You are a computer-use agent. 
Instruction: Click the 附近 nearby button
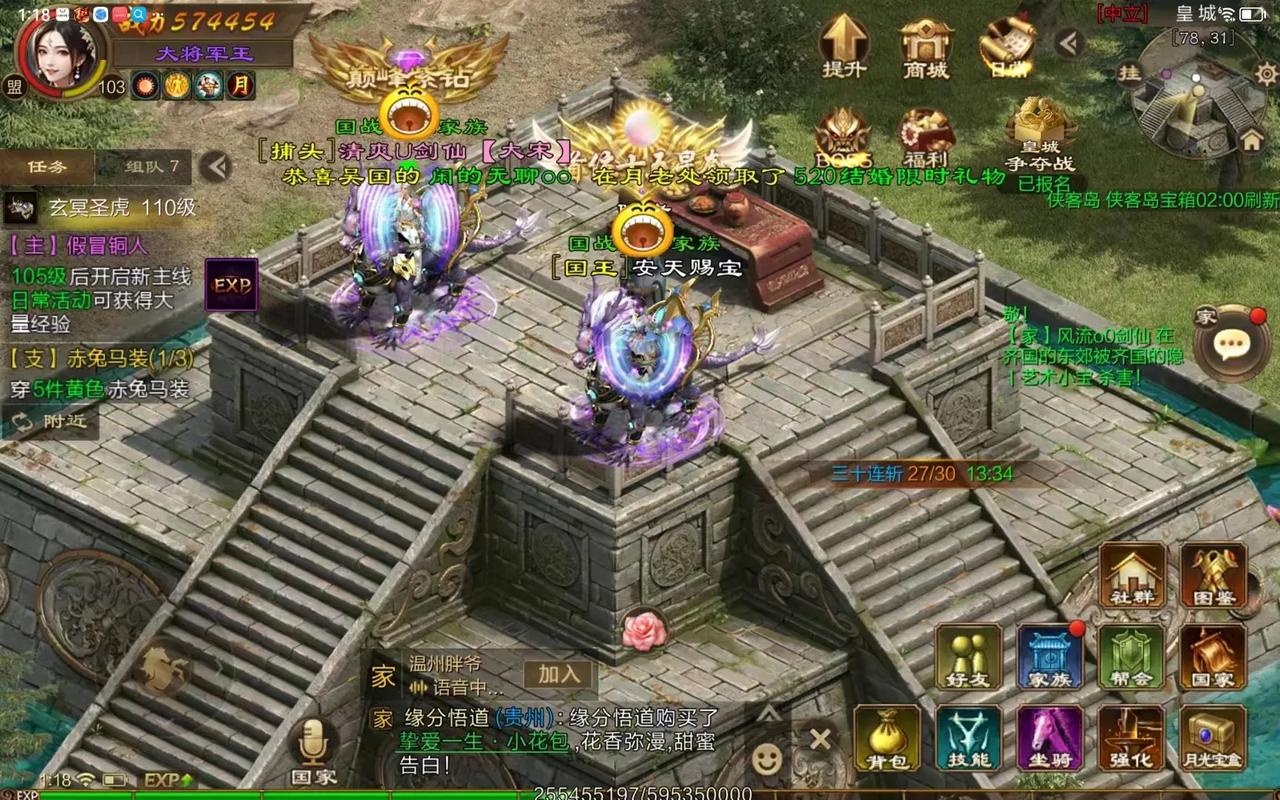pyautogui.click(x=52, y=422)
